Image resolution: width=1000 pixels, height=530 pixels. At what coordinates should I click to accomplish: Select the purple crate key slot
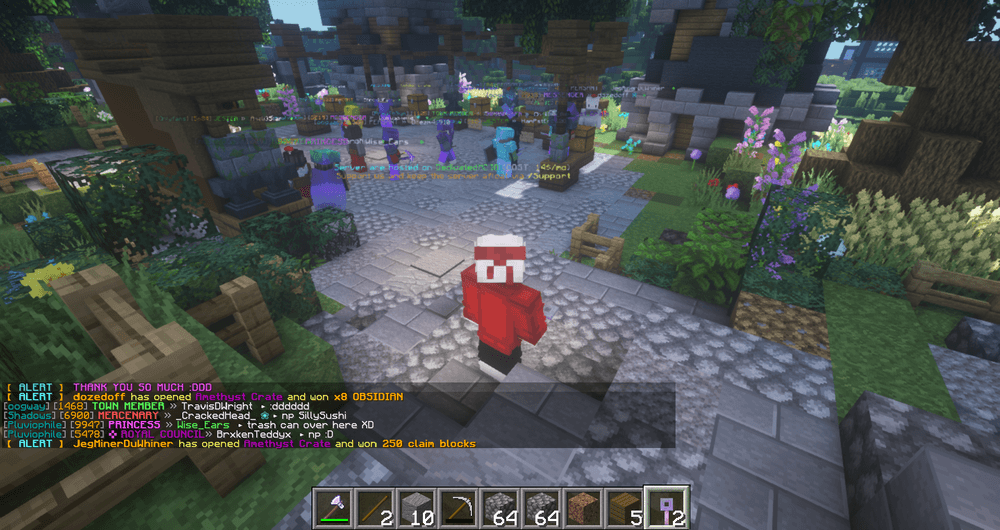coord(663,507)
